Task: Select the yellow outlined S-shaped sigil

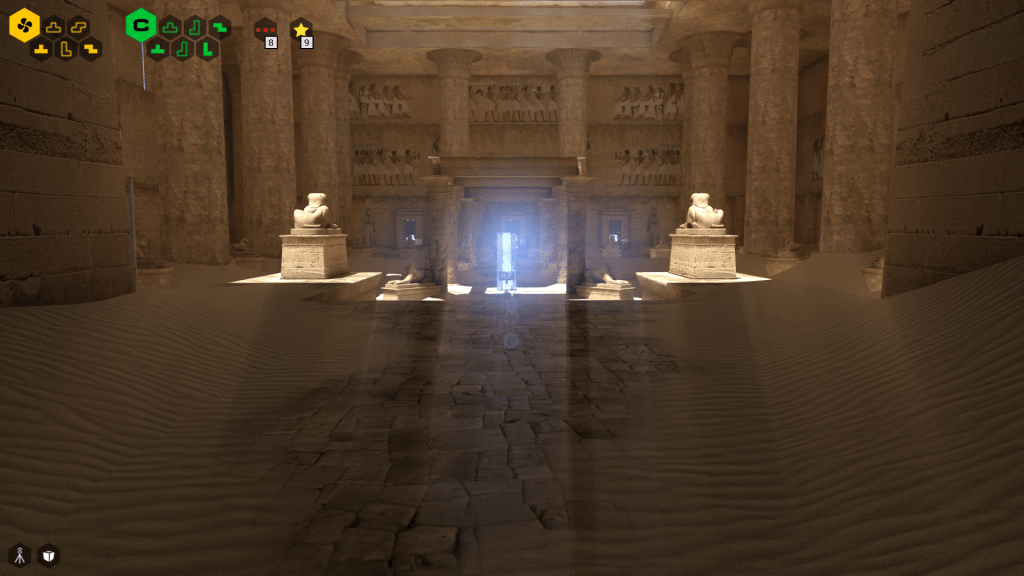Action: point(79,27)
